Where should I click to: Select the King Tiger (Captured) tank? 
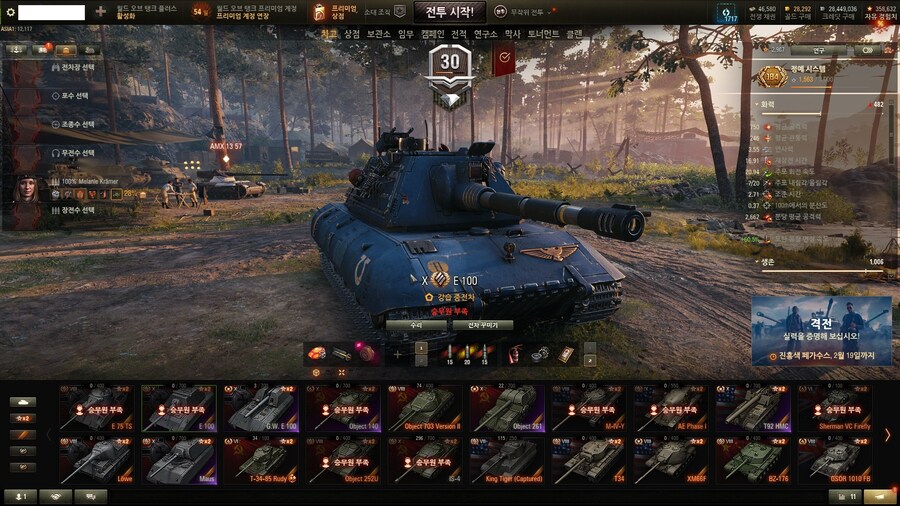pyautogui.click(x=508, y=459)
